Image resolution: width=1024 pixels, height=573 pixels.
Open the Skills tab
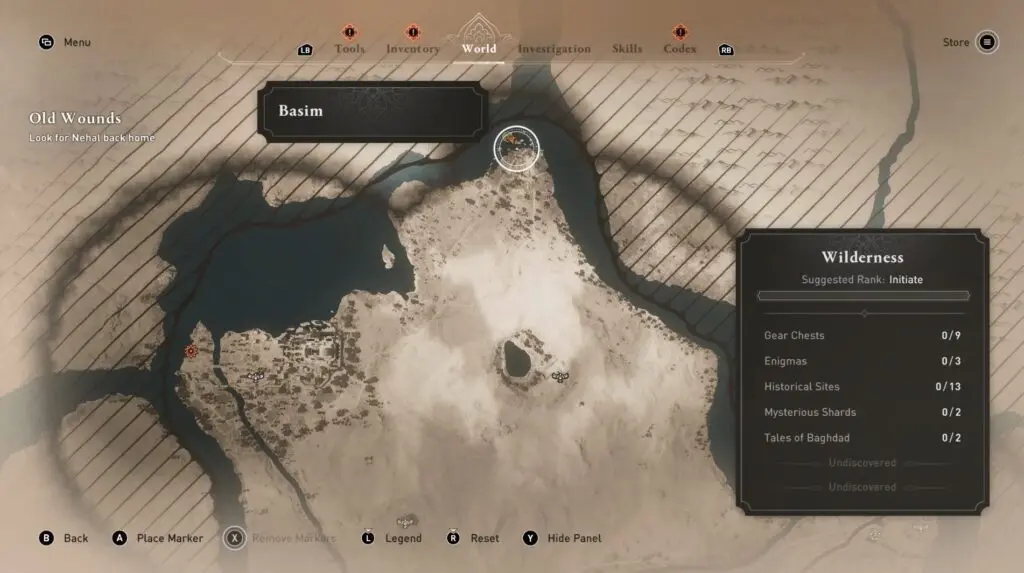(627, 49)
